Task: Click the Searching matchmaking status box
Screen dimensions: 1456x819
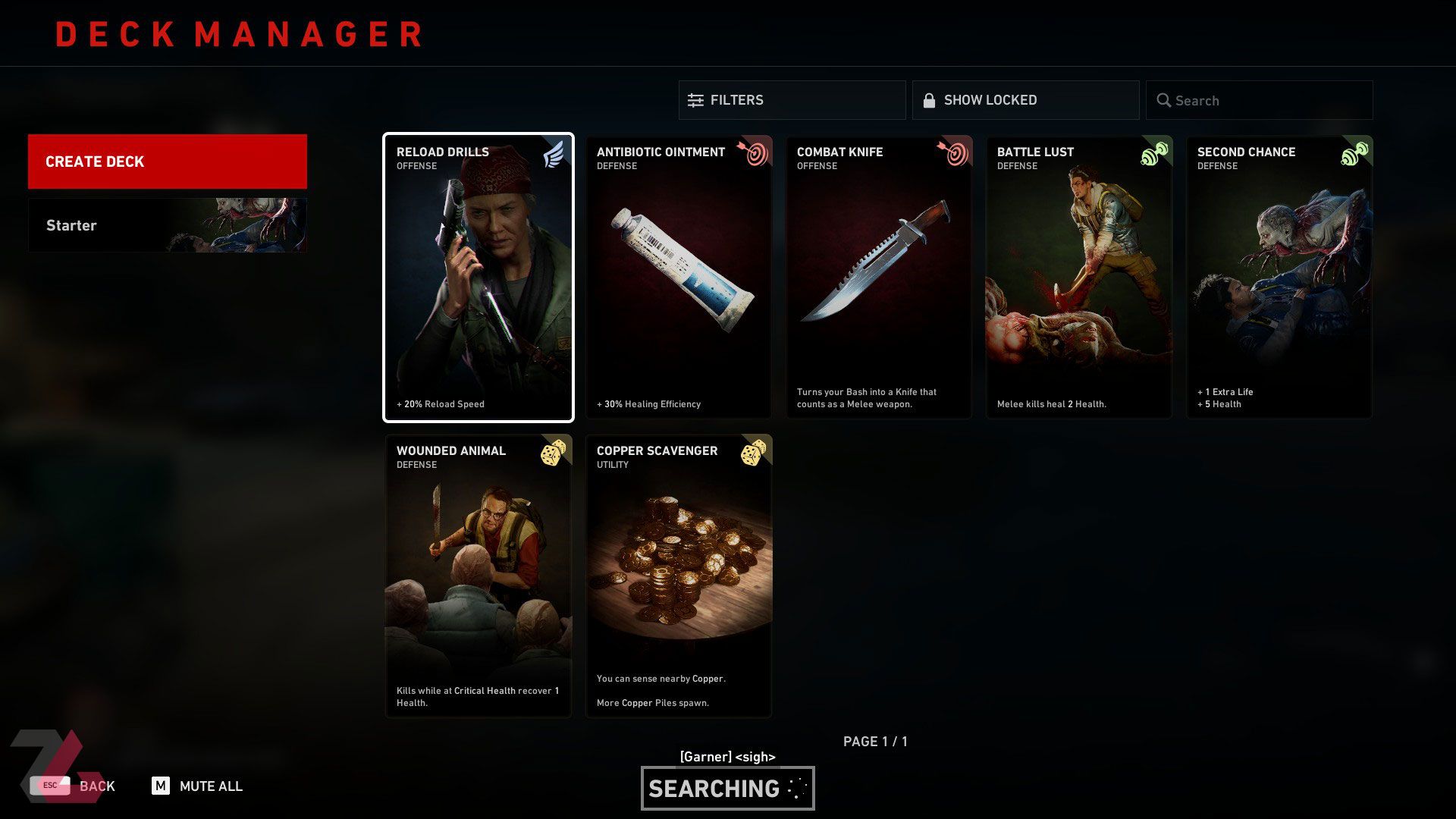Action: 727,789
